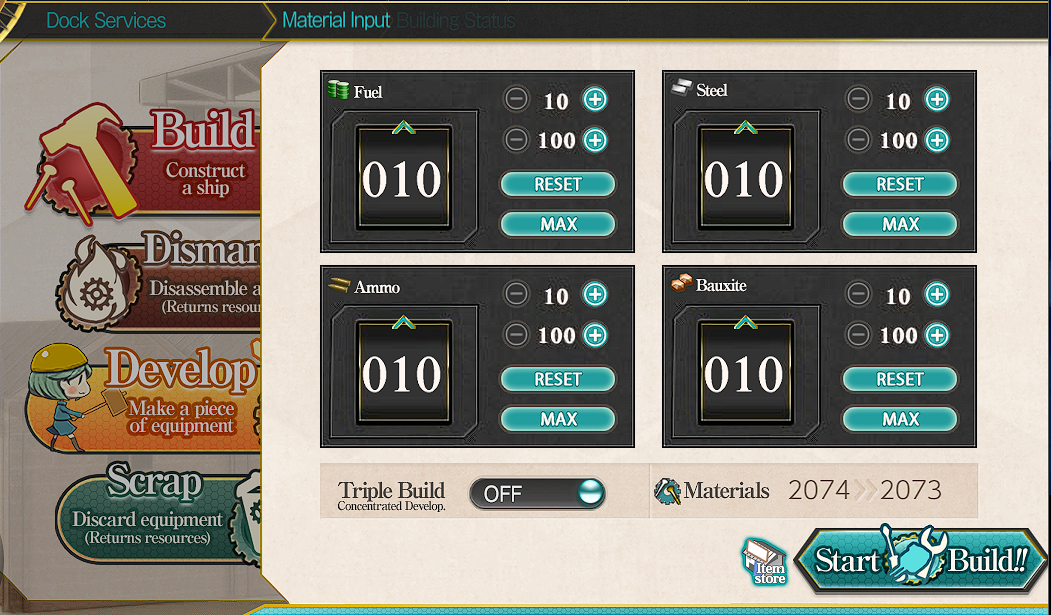1051x615 pixels.
Task: Add 100 Ammo using the plus button
Action: (595, 335)
